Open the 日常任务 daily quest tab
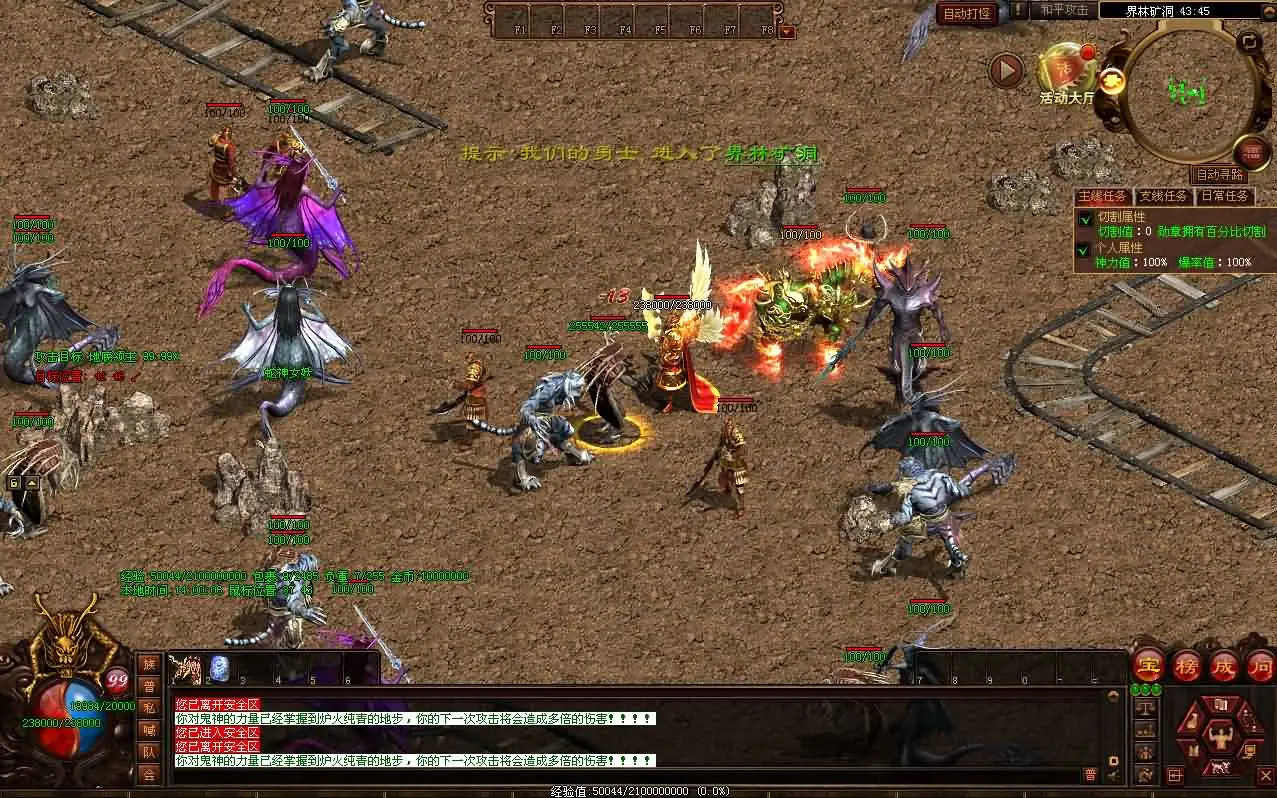This screenshot has height=798, width=1277. click(1223, 196)
